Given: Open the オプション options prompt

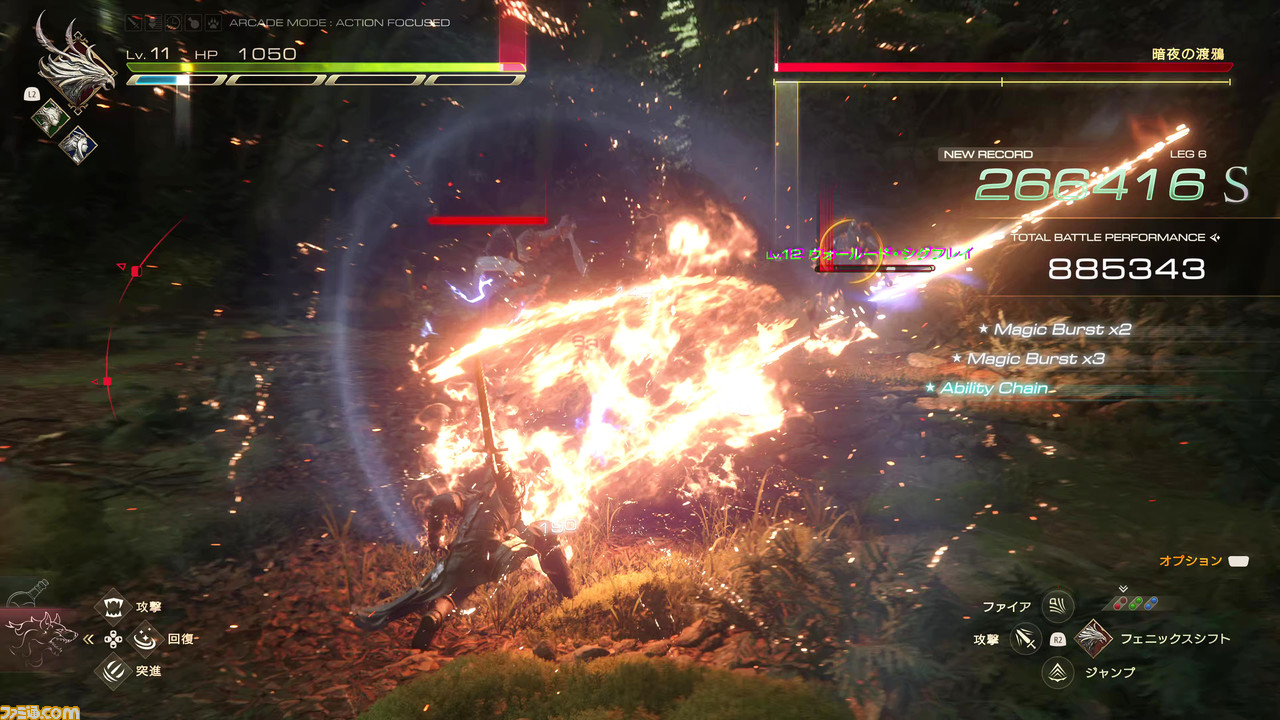Looking at the screenshot, I should point(1239,562).
